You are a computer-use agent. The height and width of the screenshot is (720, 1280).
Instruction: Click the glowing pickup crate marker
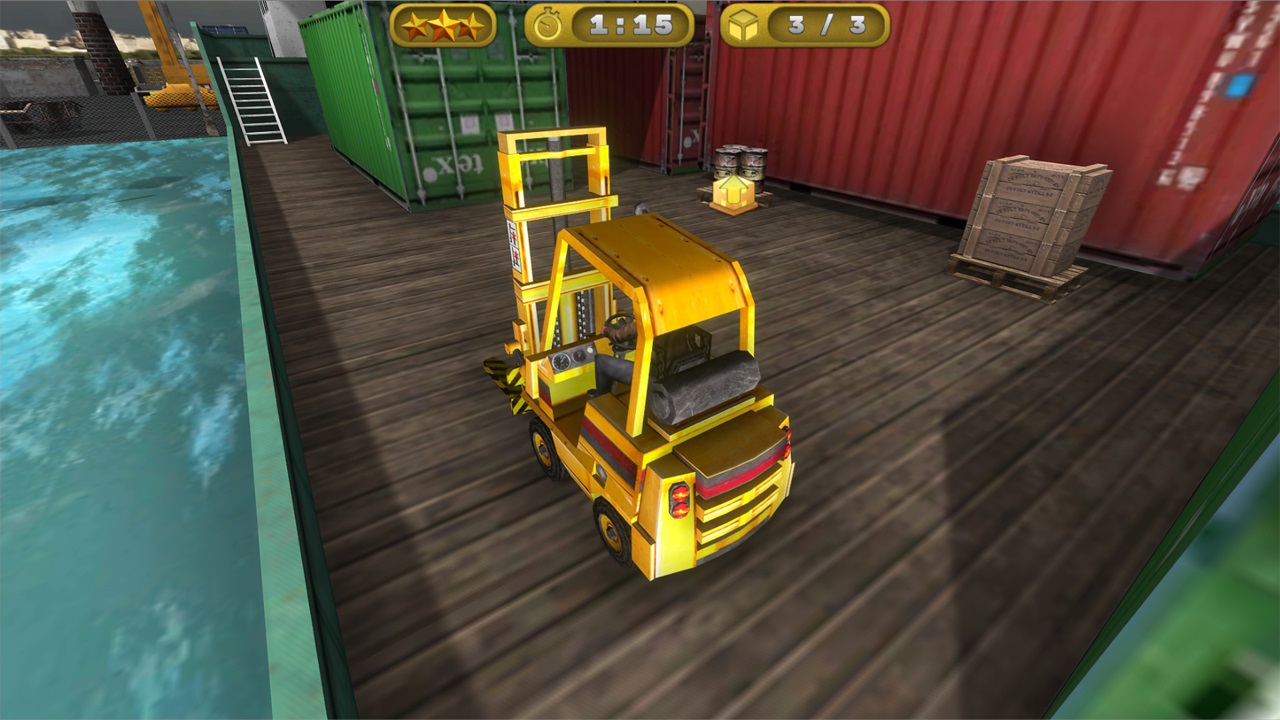pyautogui.click(x=731, y=196)
